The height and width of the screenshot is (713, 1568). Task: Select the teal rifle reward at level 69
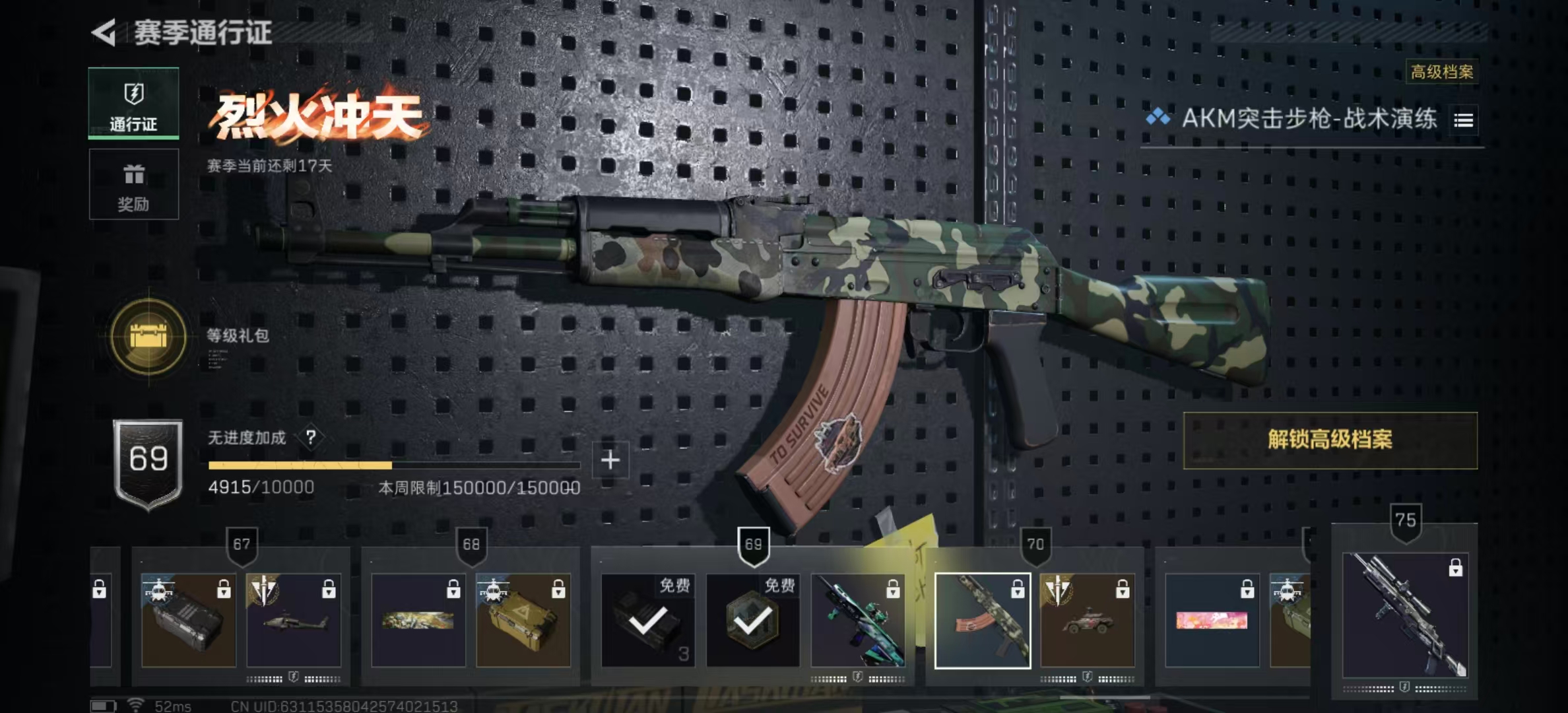point(858,621)
